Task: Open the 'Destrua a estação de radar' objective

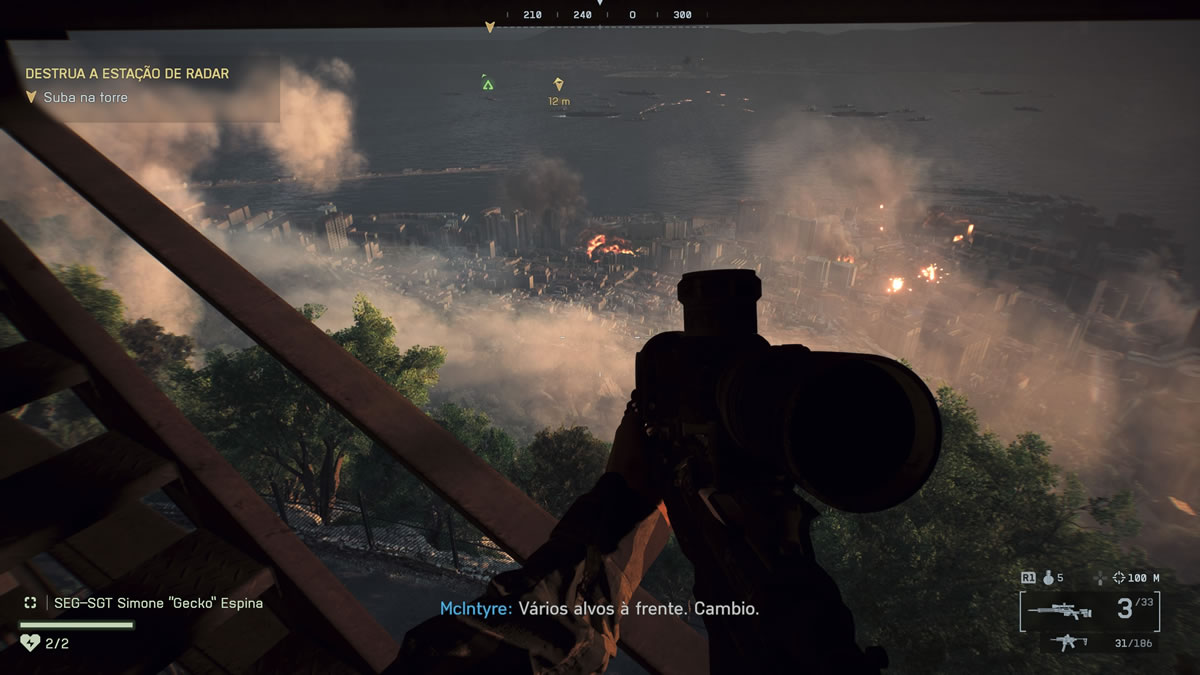Action: [x=127, y=74]
